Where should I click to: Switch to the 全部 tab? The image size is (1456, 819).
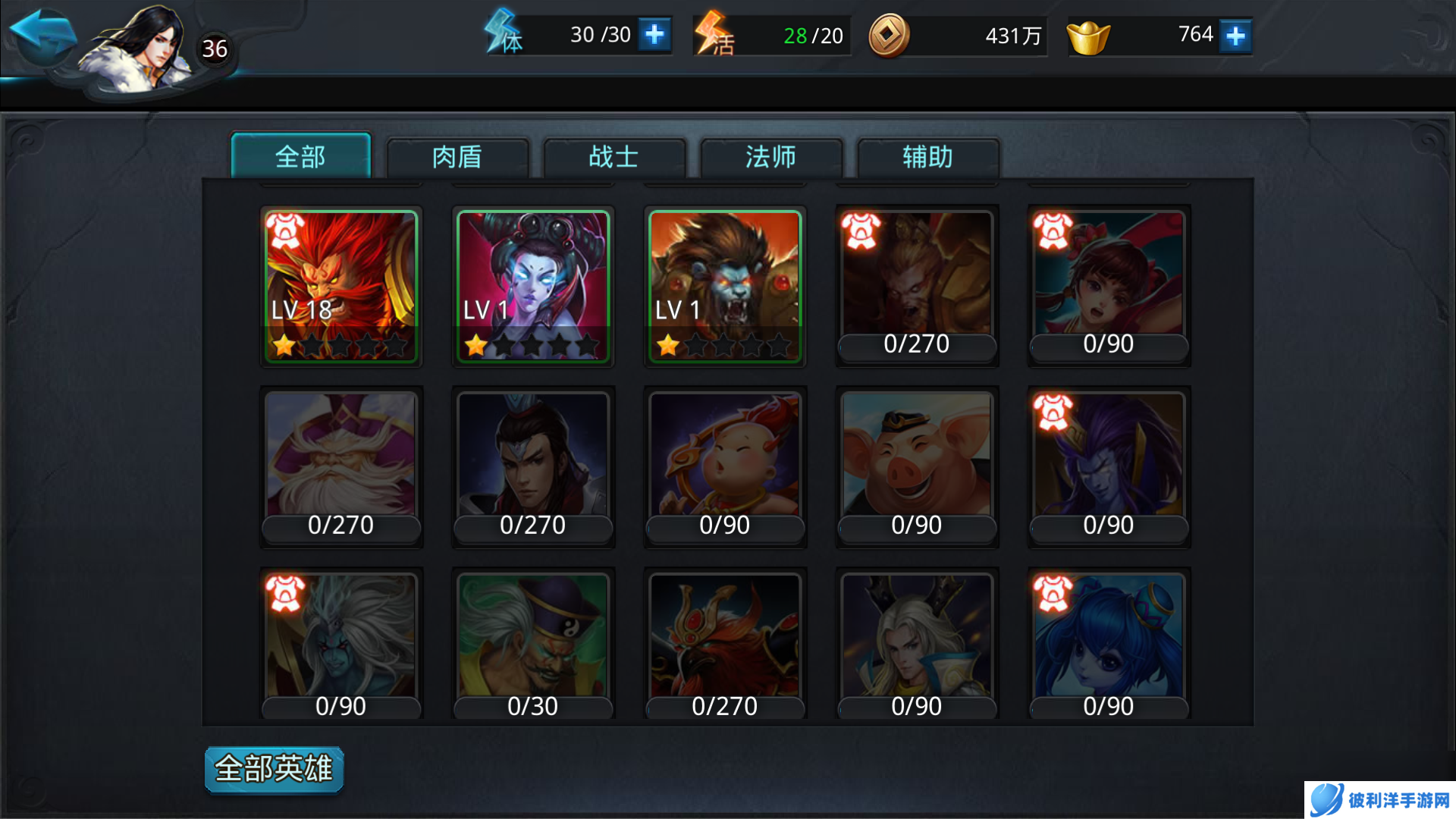point(300,157)
